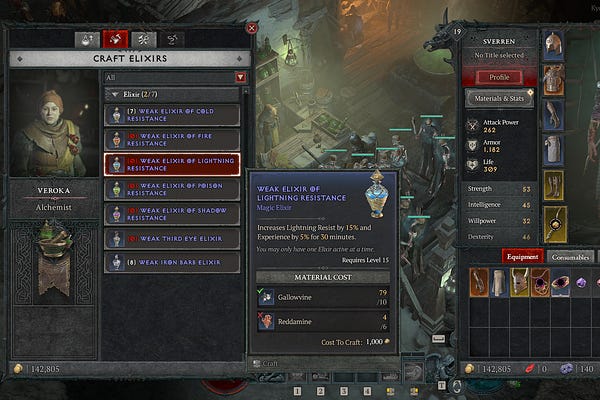Select the Weak Third Eye Elixir recipe
The height and width of the screenshot is (400, 600).
coord(172,238)
